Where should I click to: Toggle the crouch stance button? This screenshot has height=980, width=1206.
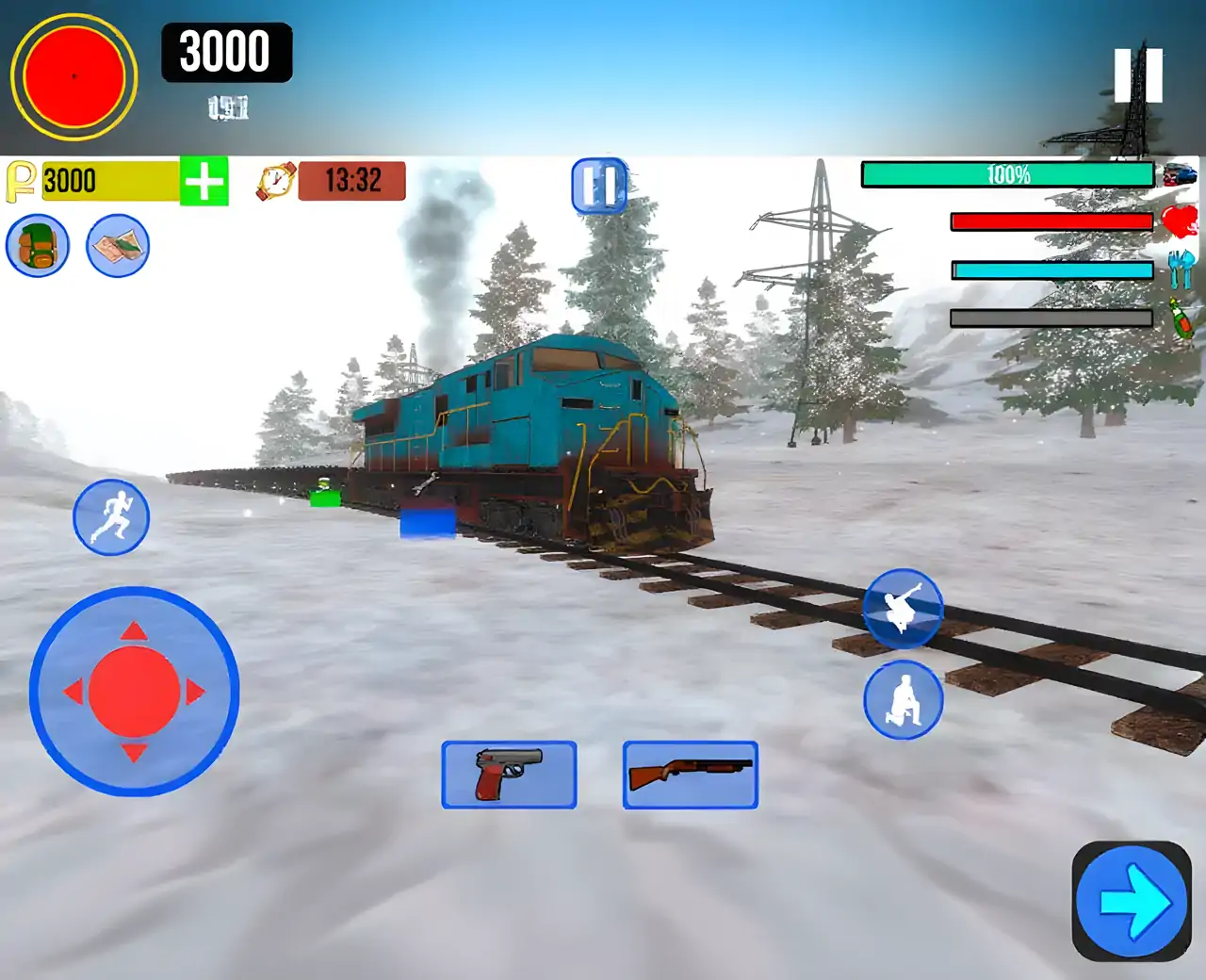(x=903, y=700)
